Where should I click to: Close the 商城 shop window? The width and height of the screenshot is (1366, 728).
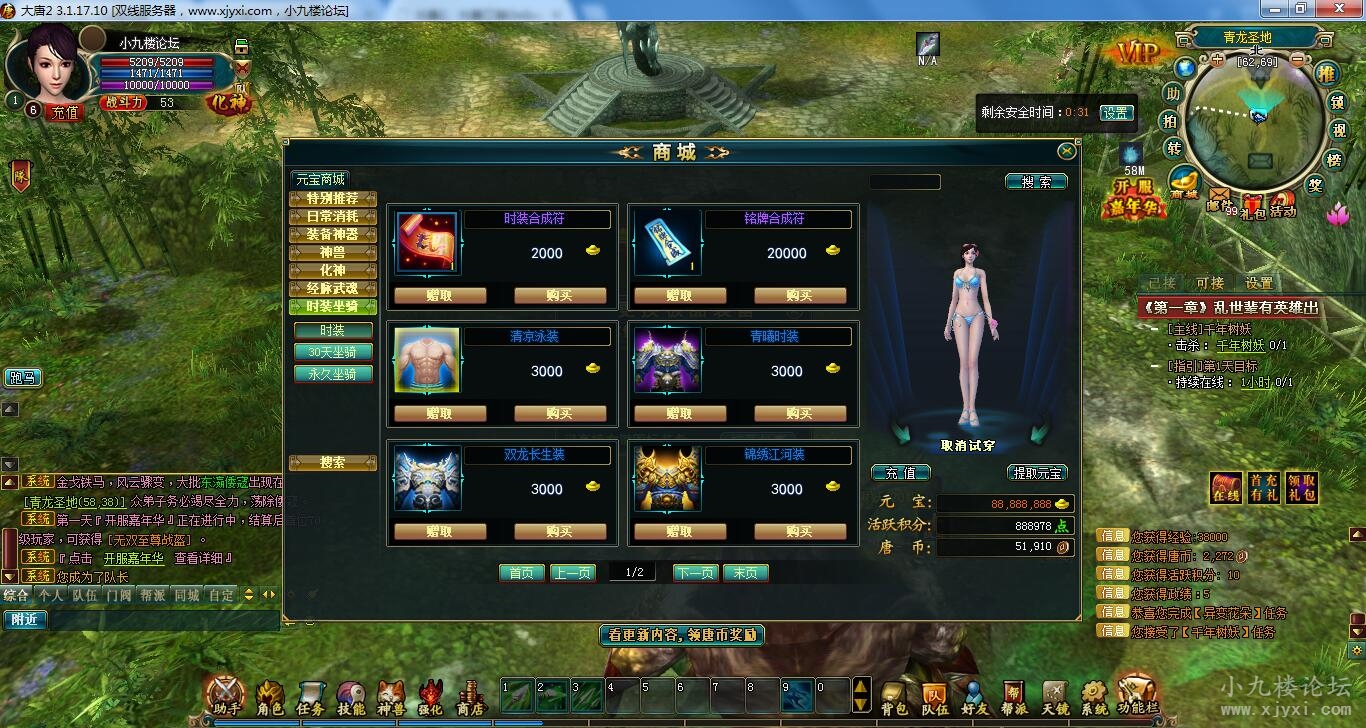(1067, 151)
